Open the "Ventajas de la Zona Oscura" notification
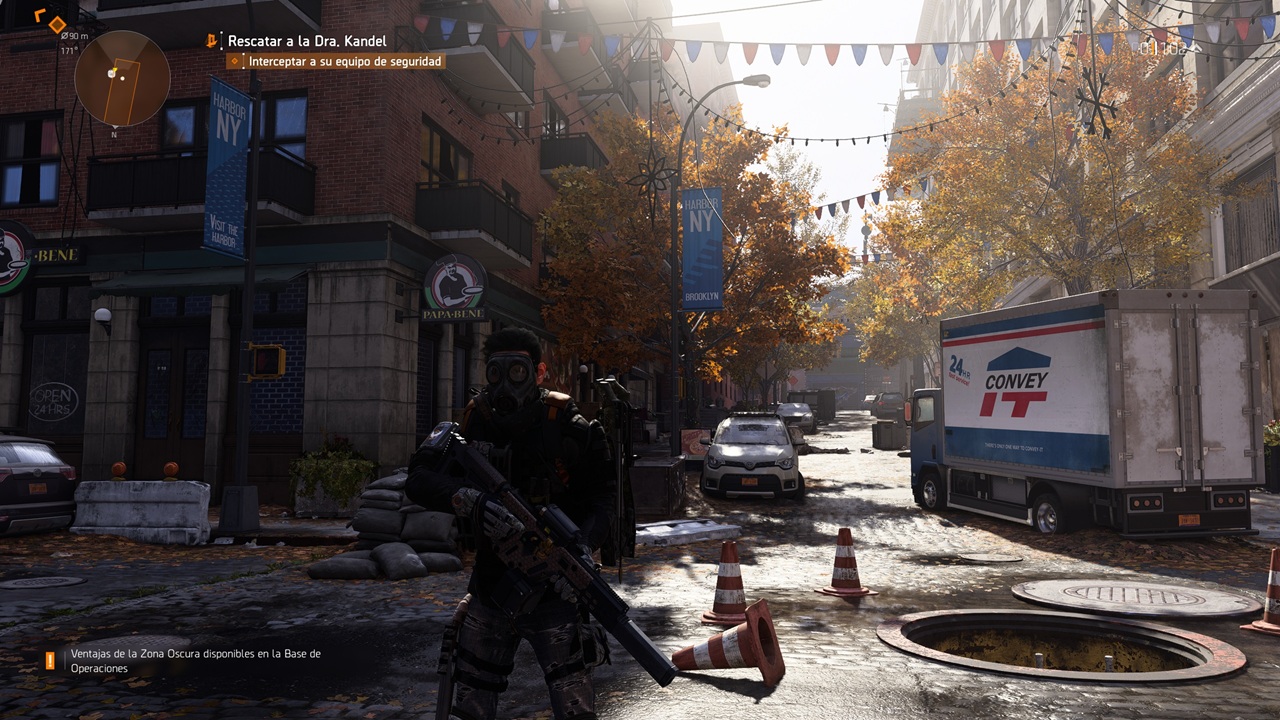This screenshot has width=1280, height=720. tap(195, 661)
